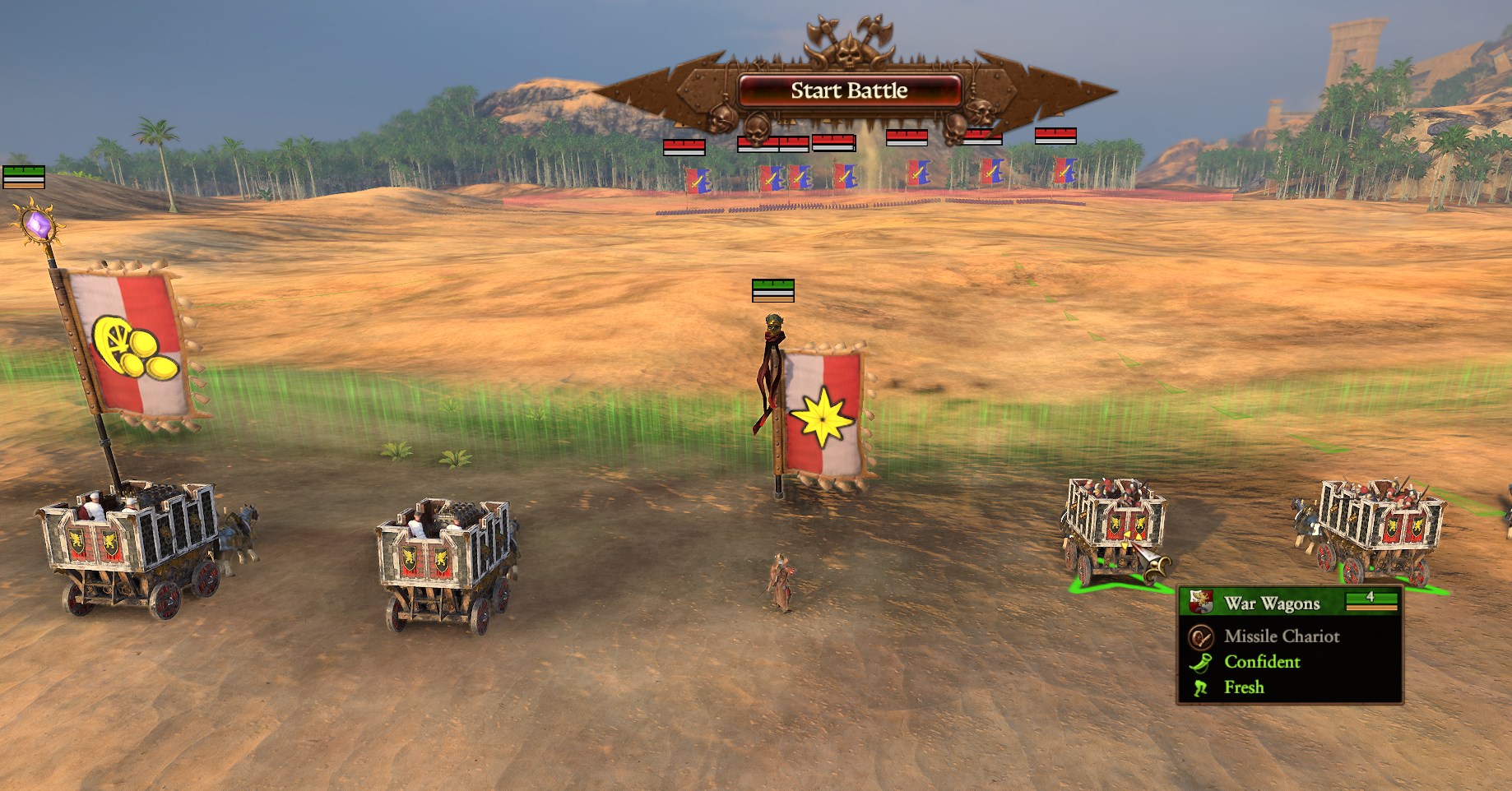Viewport: 1512px width, 791px height.
Task: Click the Fresh fatigue legs icon
Action: coord(1199,687)
